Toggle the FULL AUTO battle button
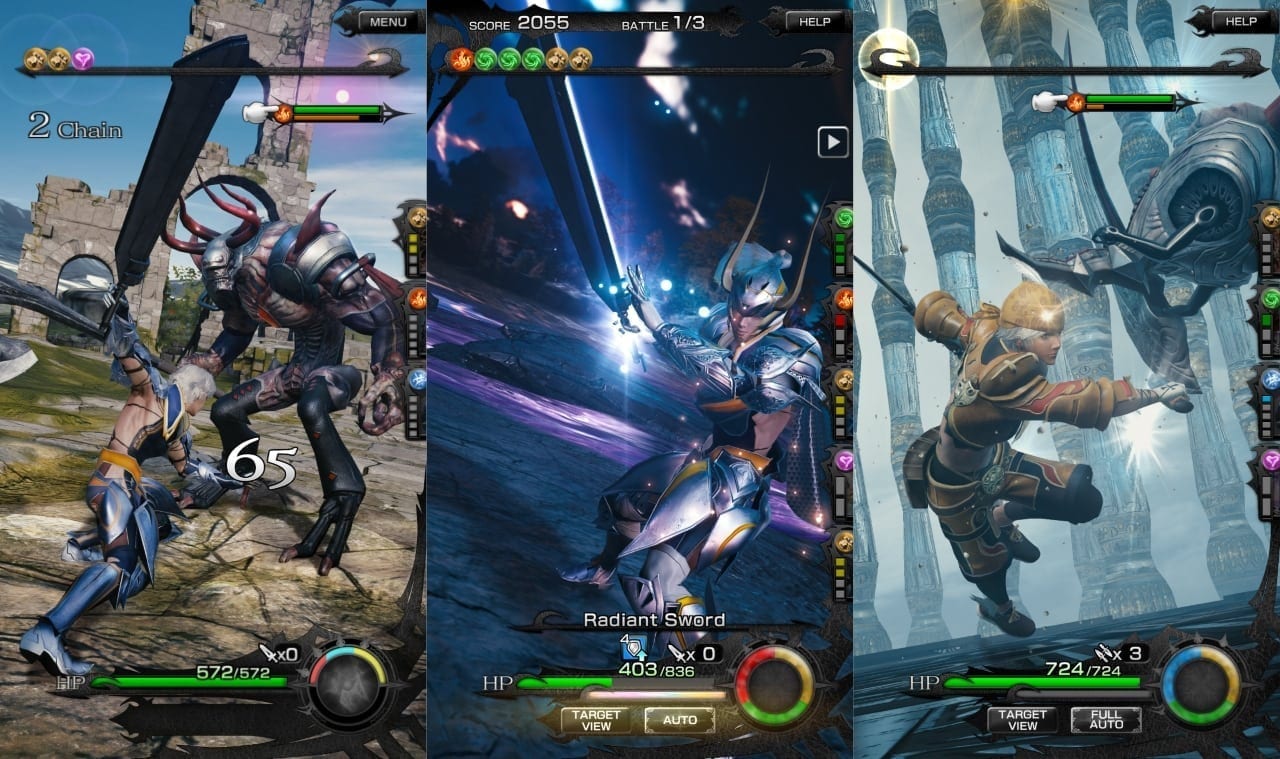Image resolution: width=1280 pixels, height=759 pixels. coord(1105,720)
